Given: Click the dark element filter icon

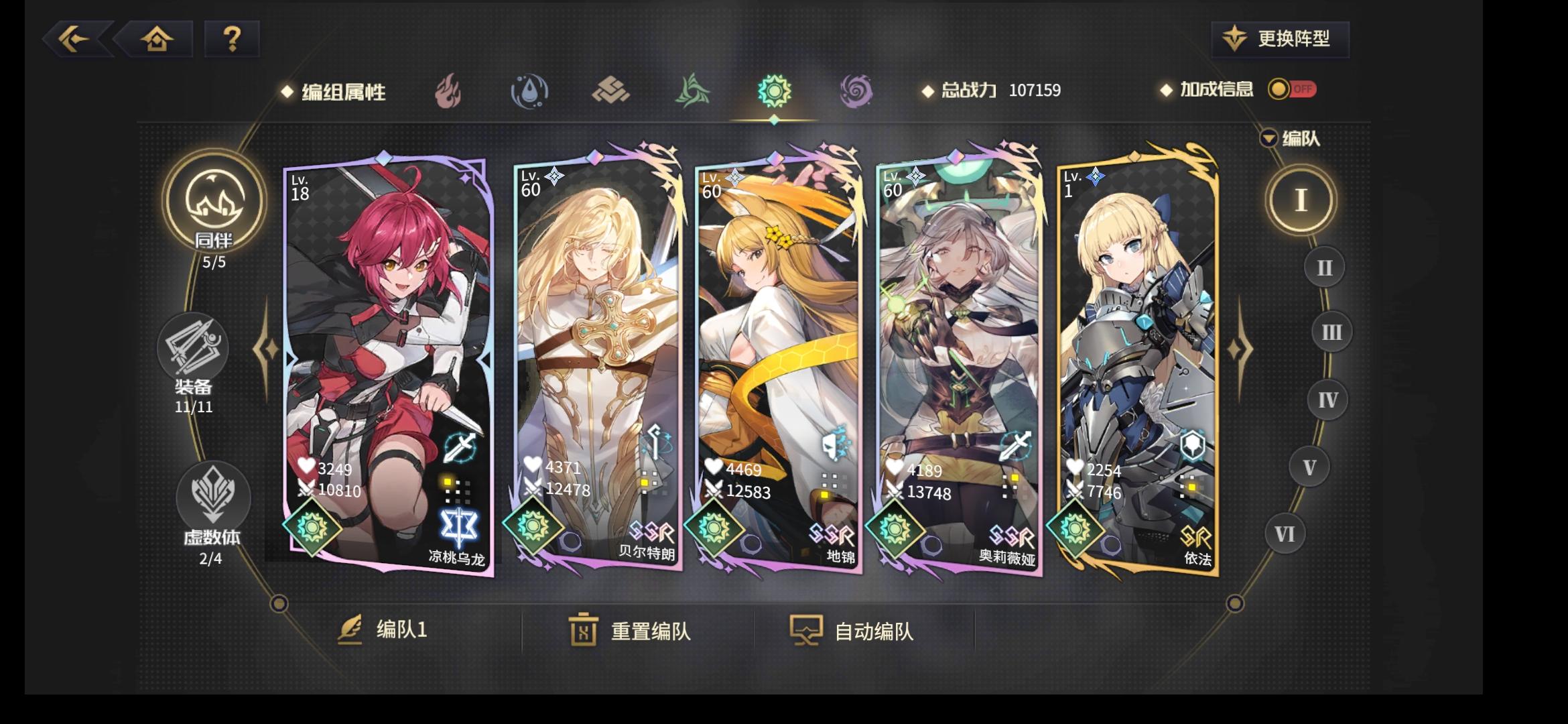Looking at the screenshot, I should (x=856, y=91).
